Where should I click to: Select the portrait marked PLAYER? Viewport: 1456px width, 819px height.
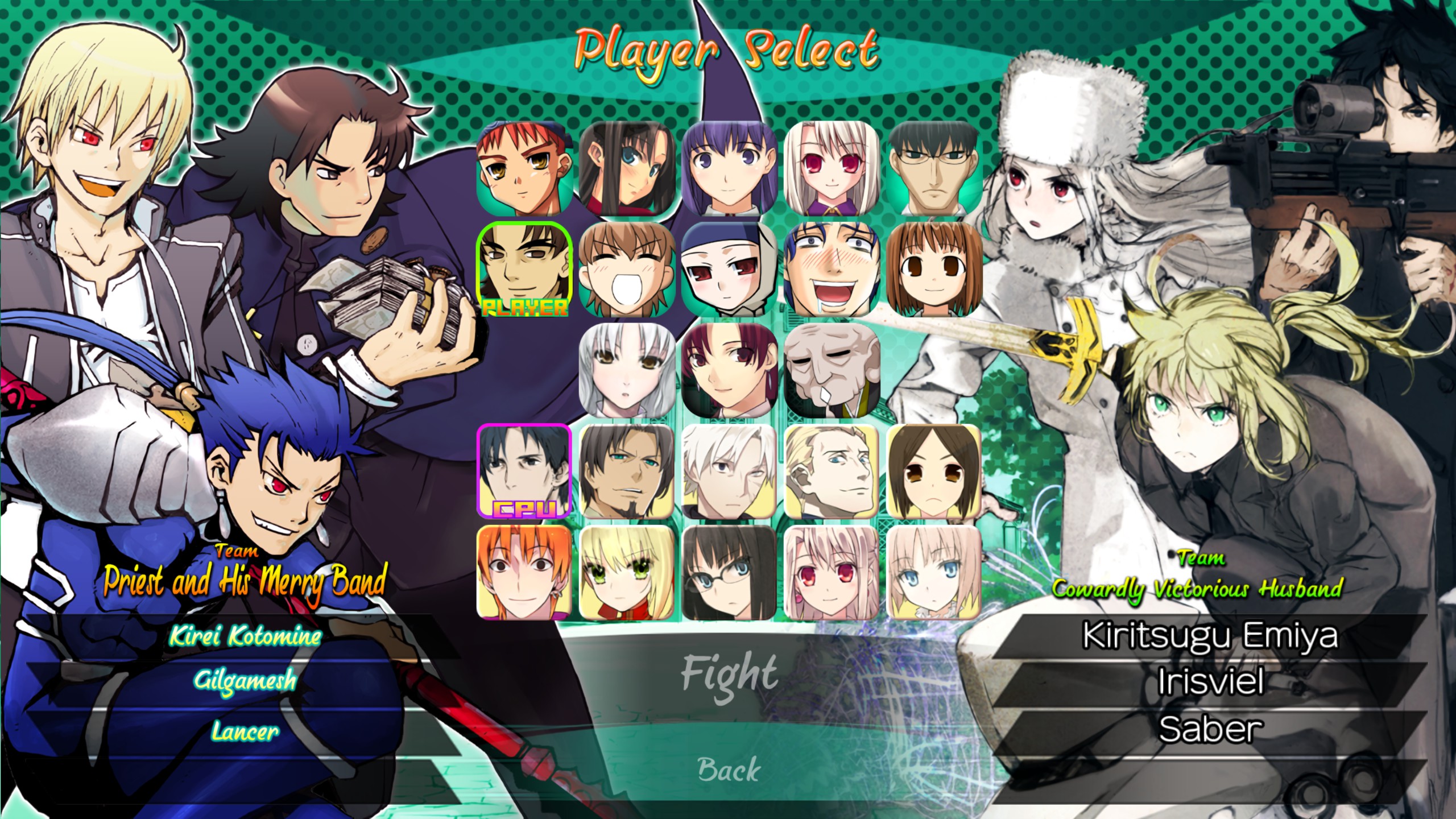click(x=524, y=270)
